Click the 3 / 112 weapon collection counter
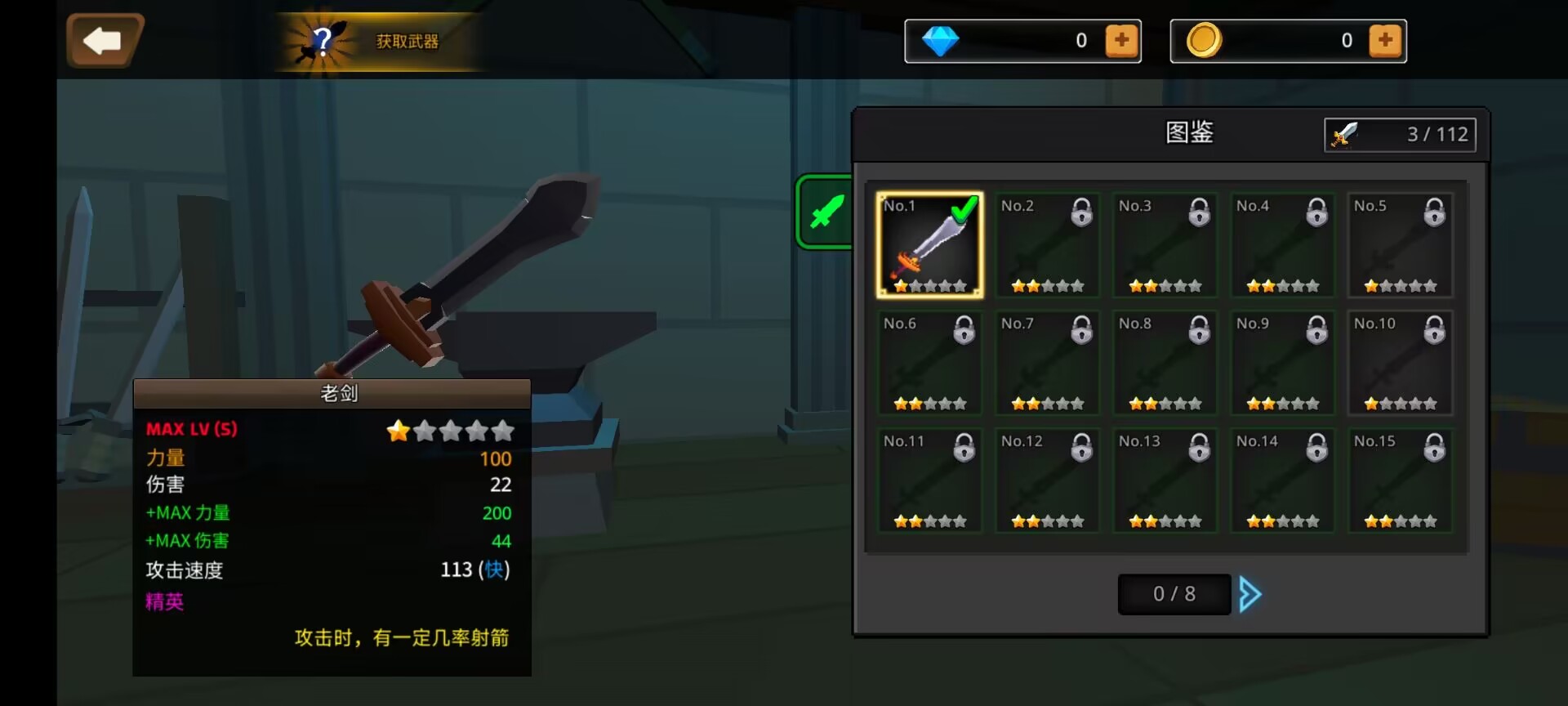 coord(1400,134)
